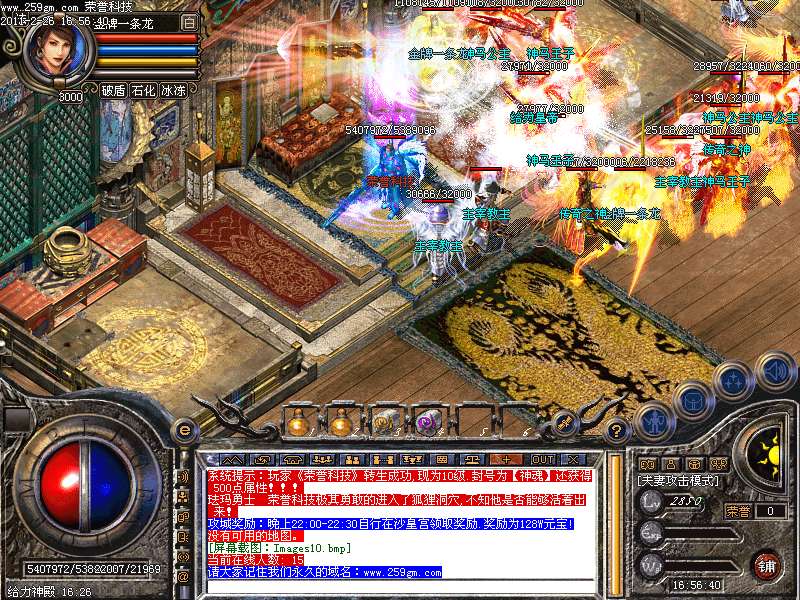Toggle the 冰冻 status button
Image resolution: width=800 pixels, height=600 pixels.
click(x=173, y=90)
